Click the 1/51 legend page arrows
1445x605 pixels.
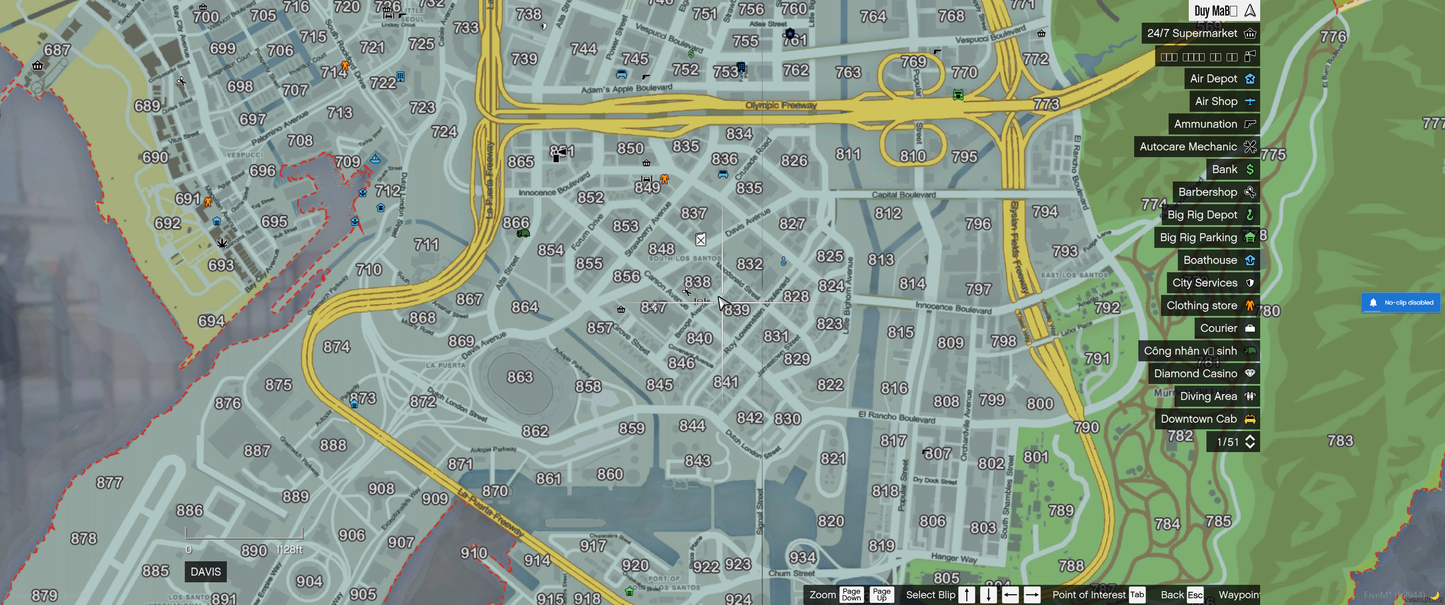[x=1250, y=441]
